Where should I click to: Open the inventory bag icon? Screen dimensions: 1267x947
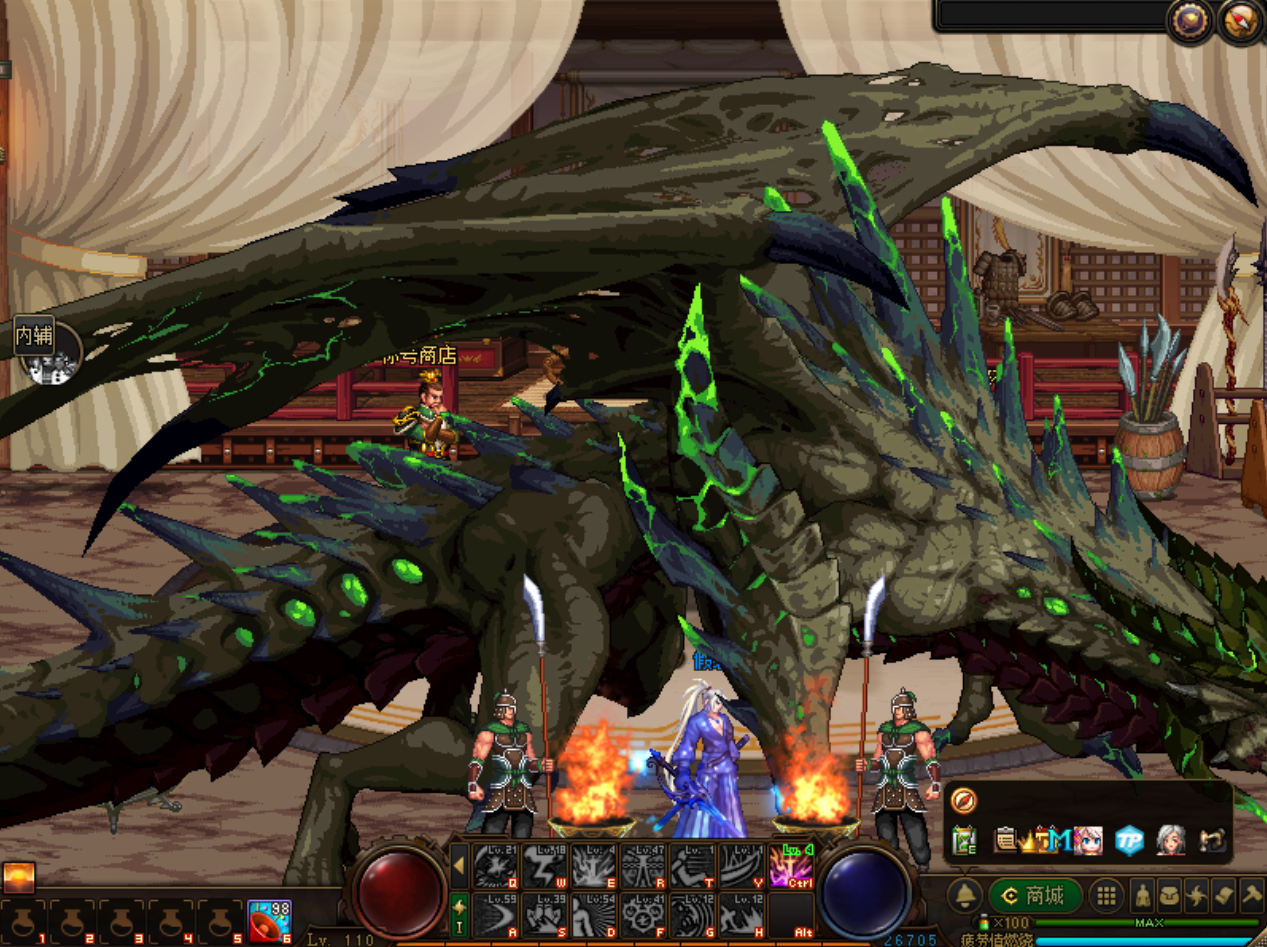tap(1170, 896)
